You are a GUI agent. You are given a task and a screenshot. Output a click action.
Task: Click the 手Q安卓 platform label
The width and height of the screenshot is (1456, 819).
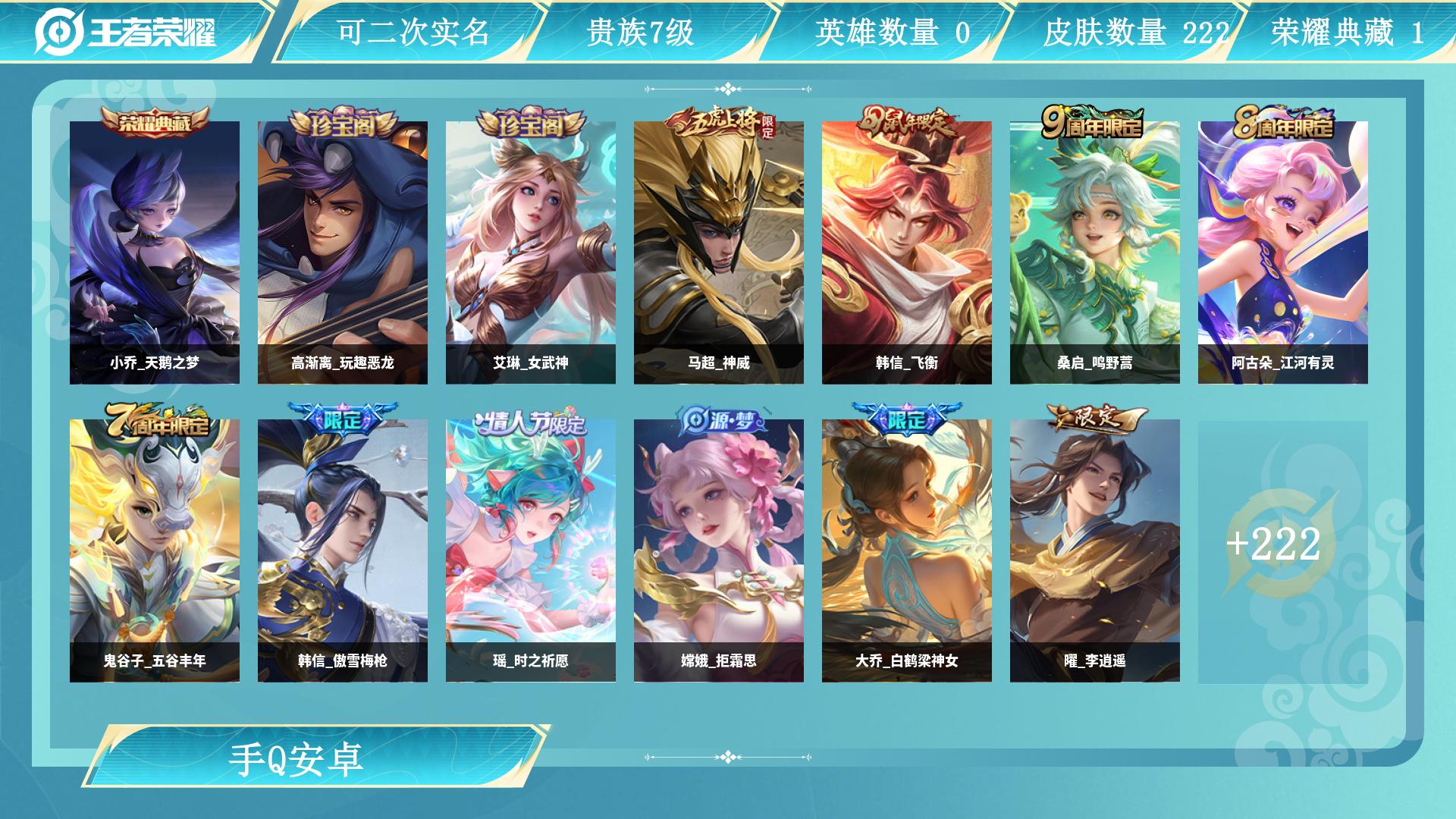[297, 758]
